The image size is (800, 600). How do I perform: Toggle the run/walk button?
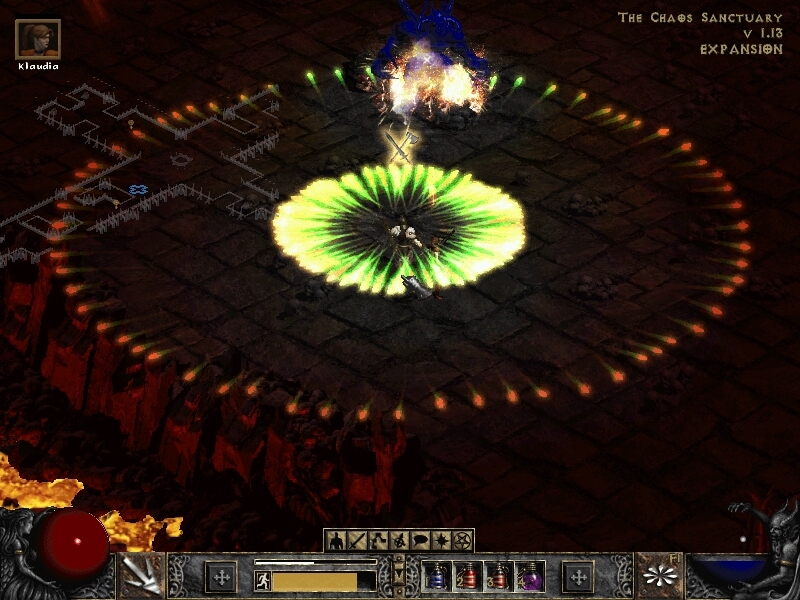[x=262, y=580]
